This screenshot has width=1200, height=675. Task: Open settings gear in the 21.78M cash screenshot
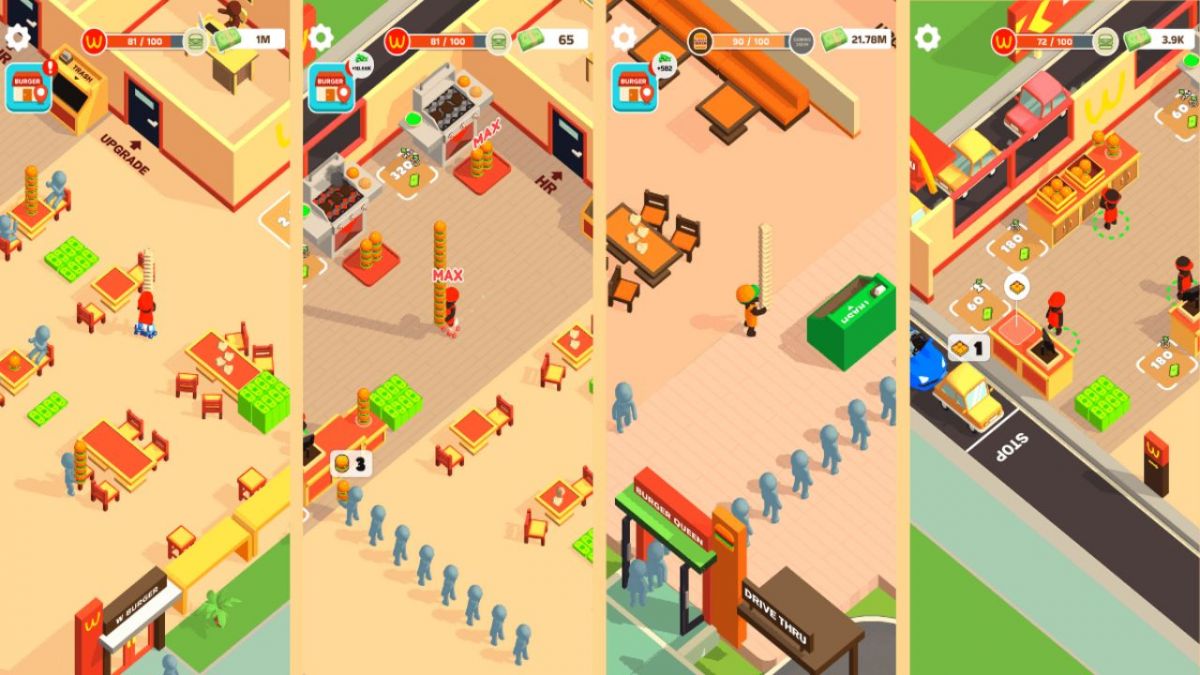pos(624,38)
